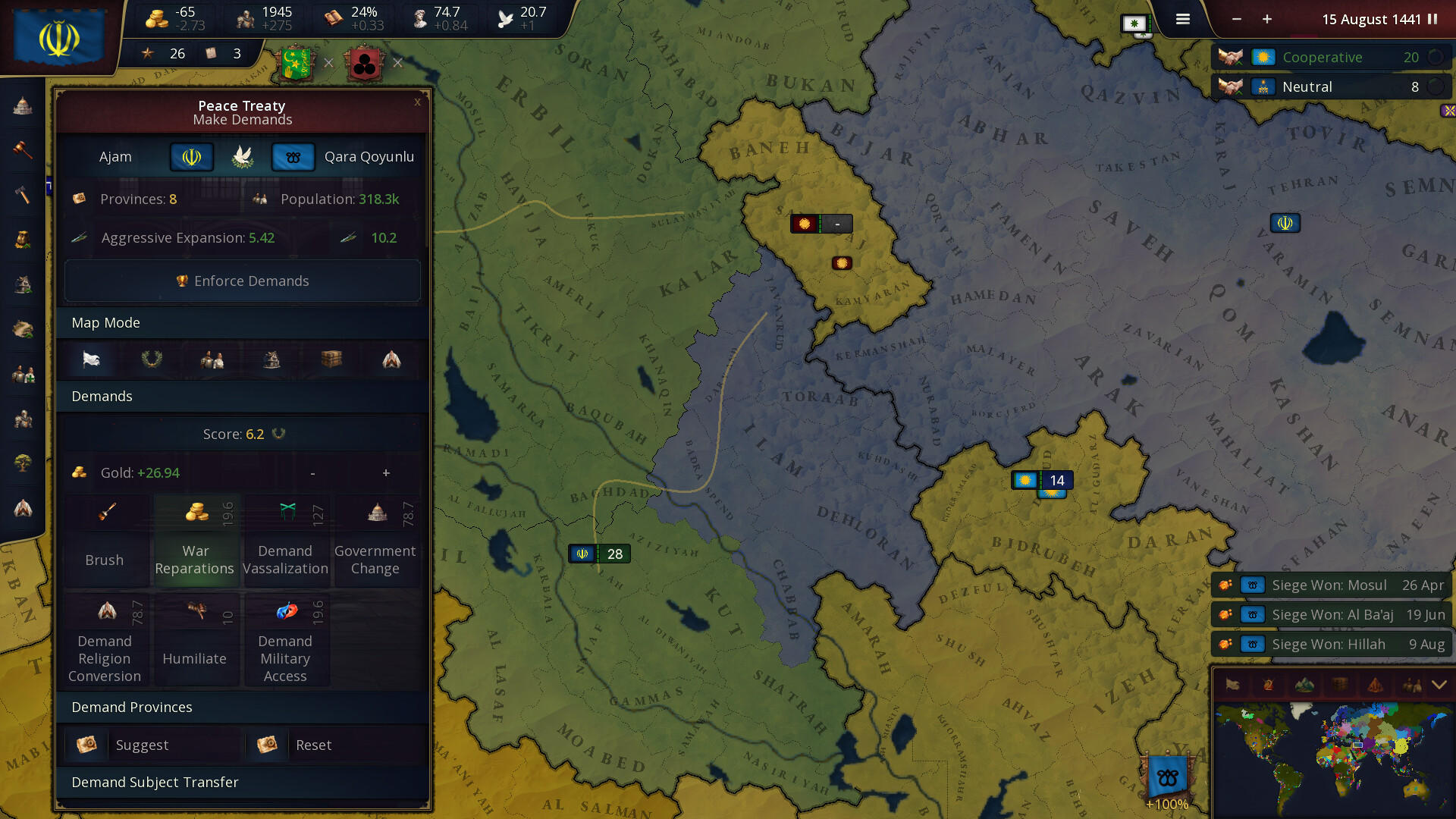Toggle the Ajam flag beside the dove
1456x819 pixels.
[190, 157]
